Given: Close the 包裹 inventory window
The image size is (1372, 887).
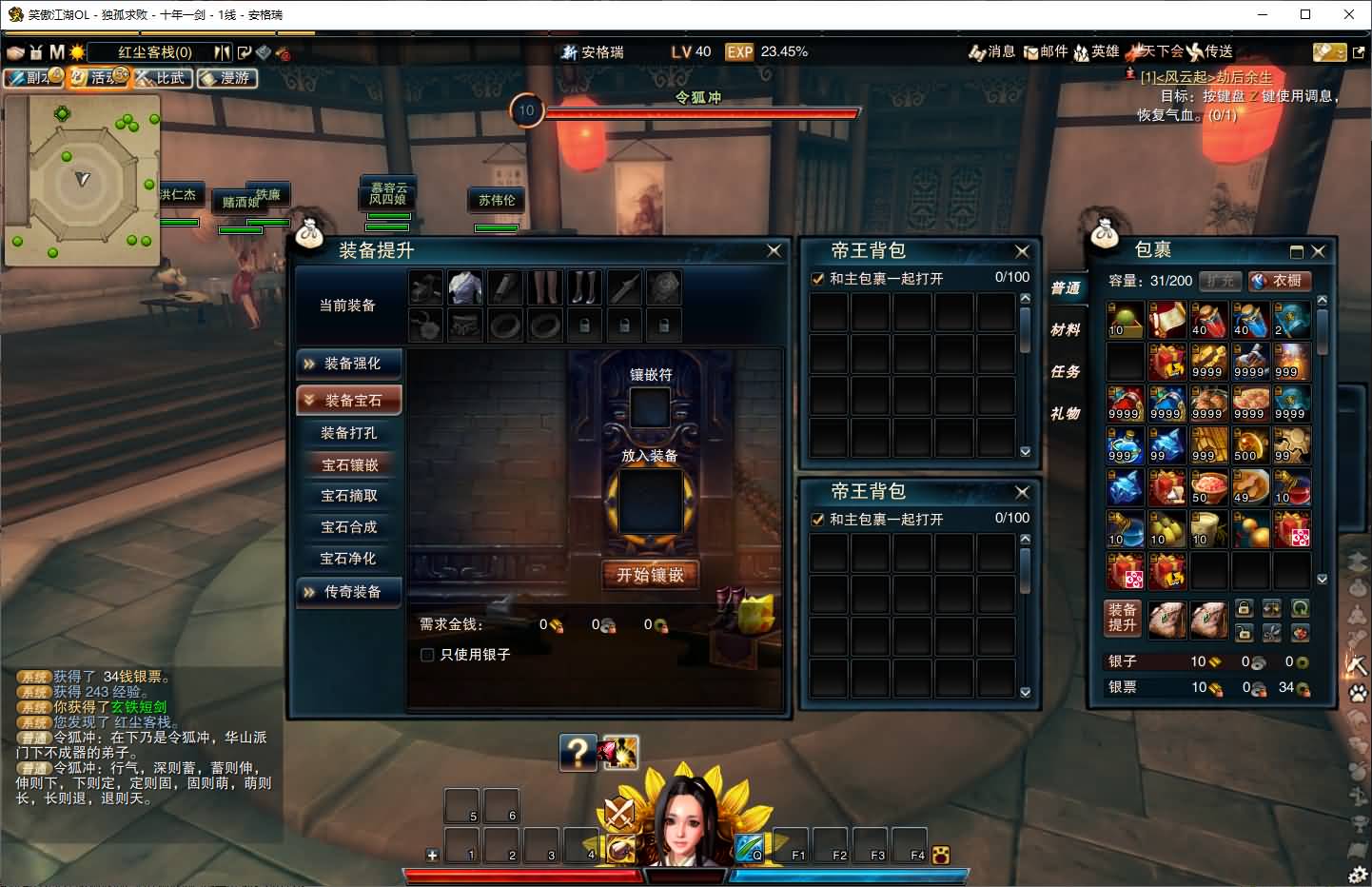Looking at the screenshot, I should (1318, 251).
